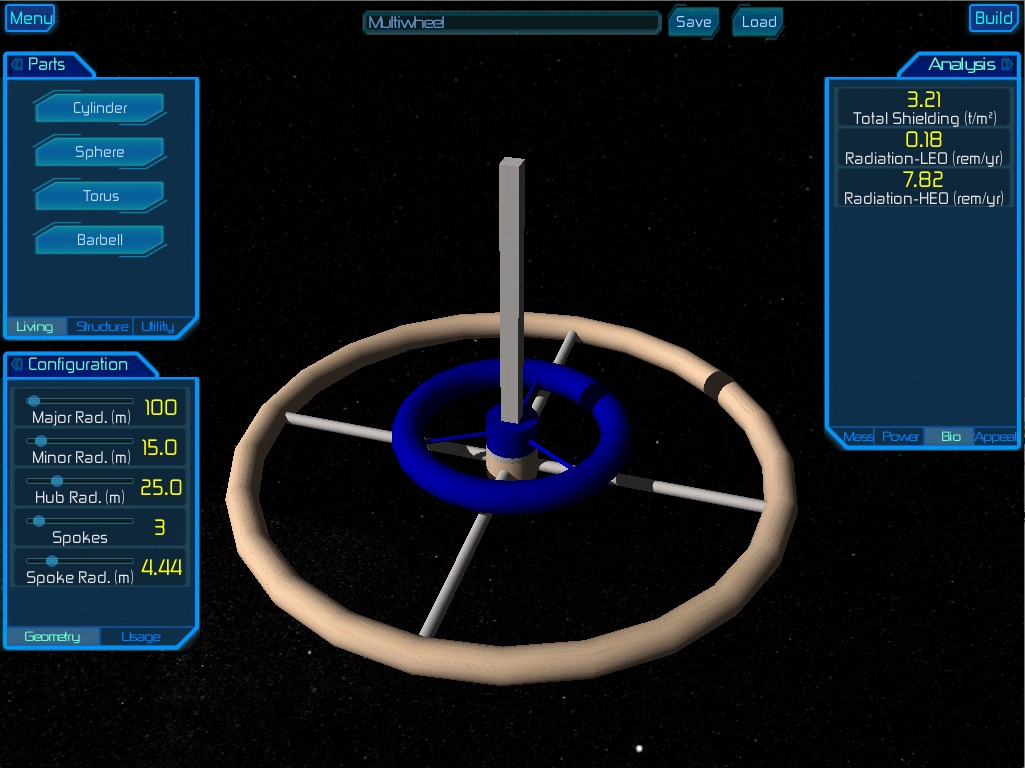
Task: Adjust the Major Rad. slider
Action: coord(33,401)
